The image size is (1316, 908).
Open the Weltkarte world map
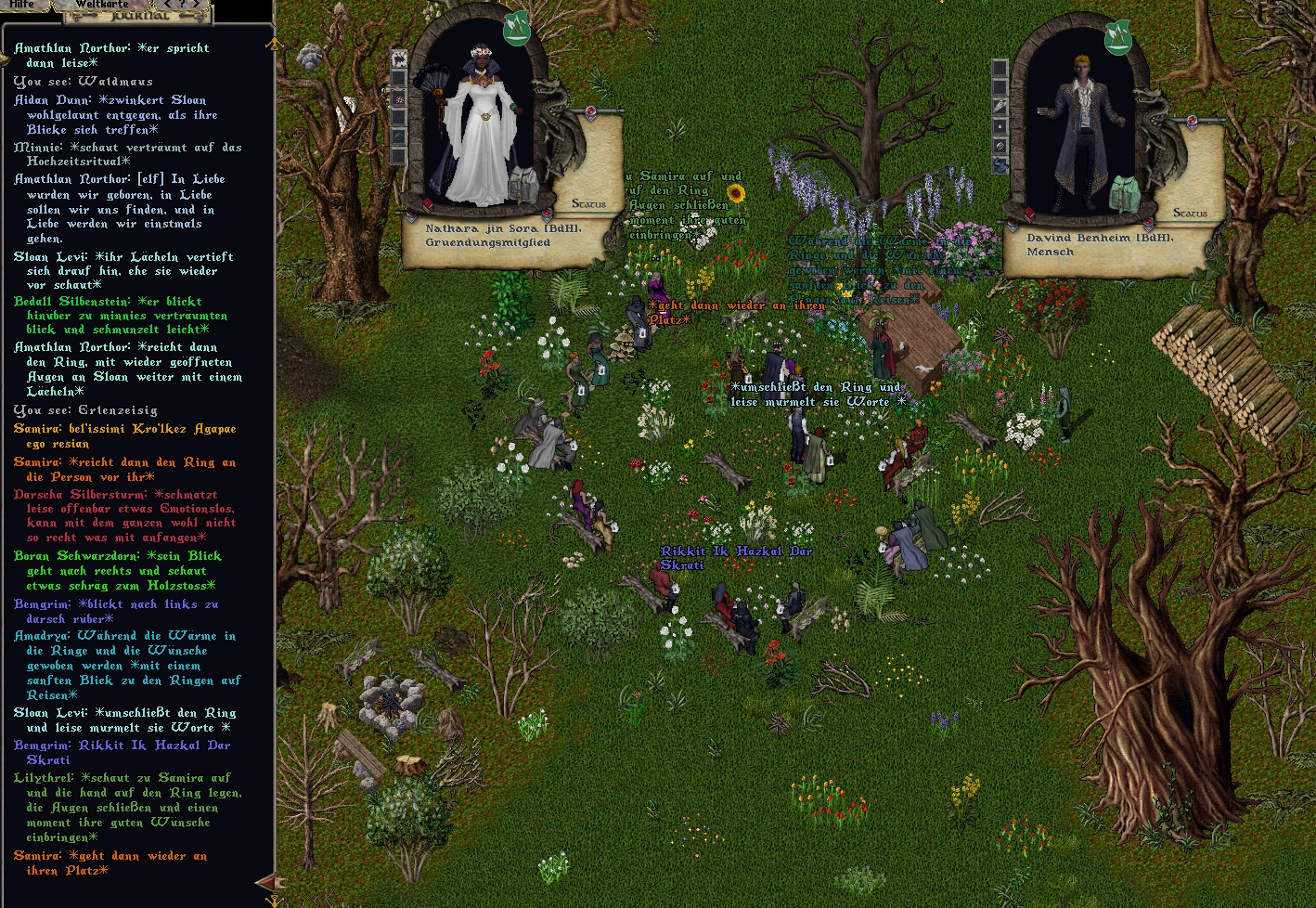coord(102,5)
